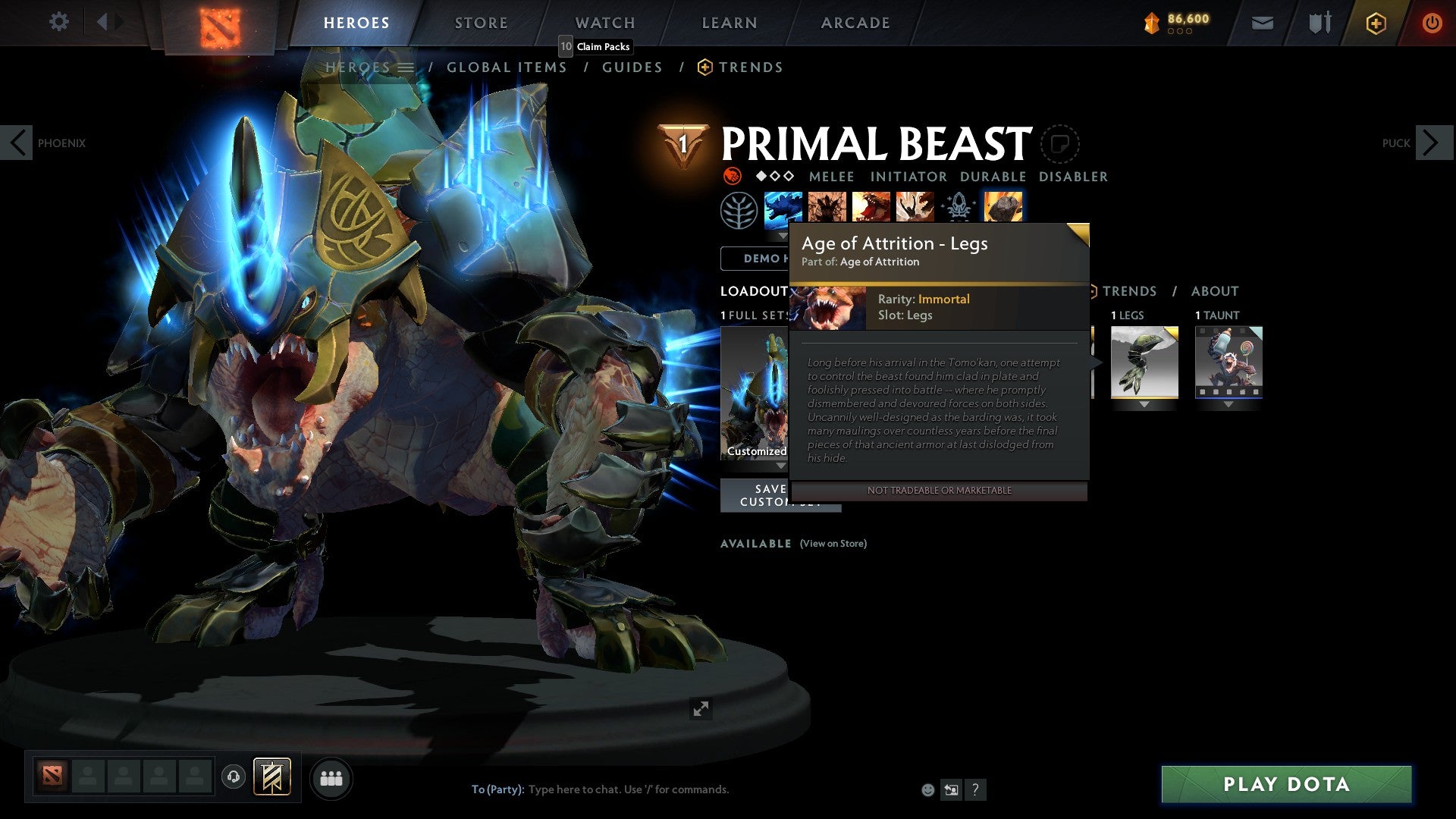Open the WATCH menu tab
This screenshot has width=1456, height=819.
click(604, 23)
